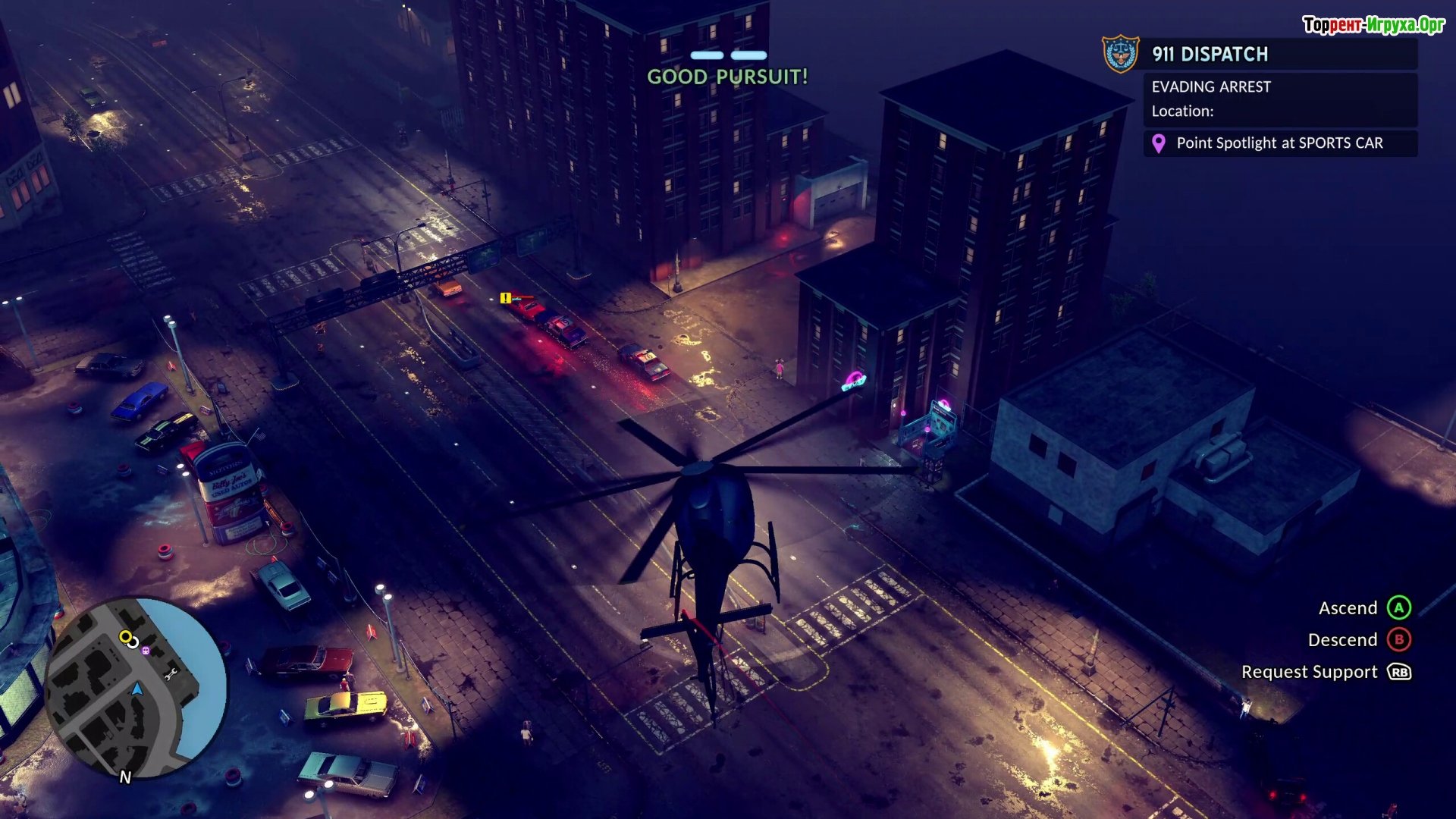Click the Evading Arrest location panel

(1279, 99)
